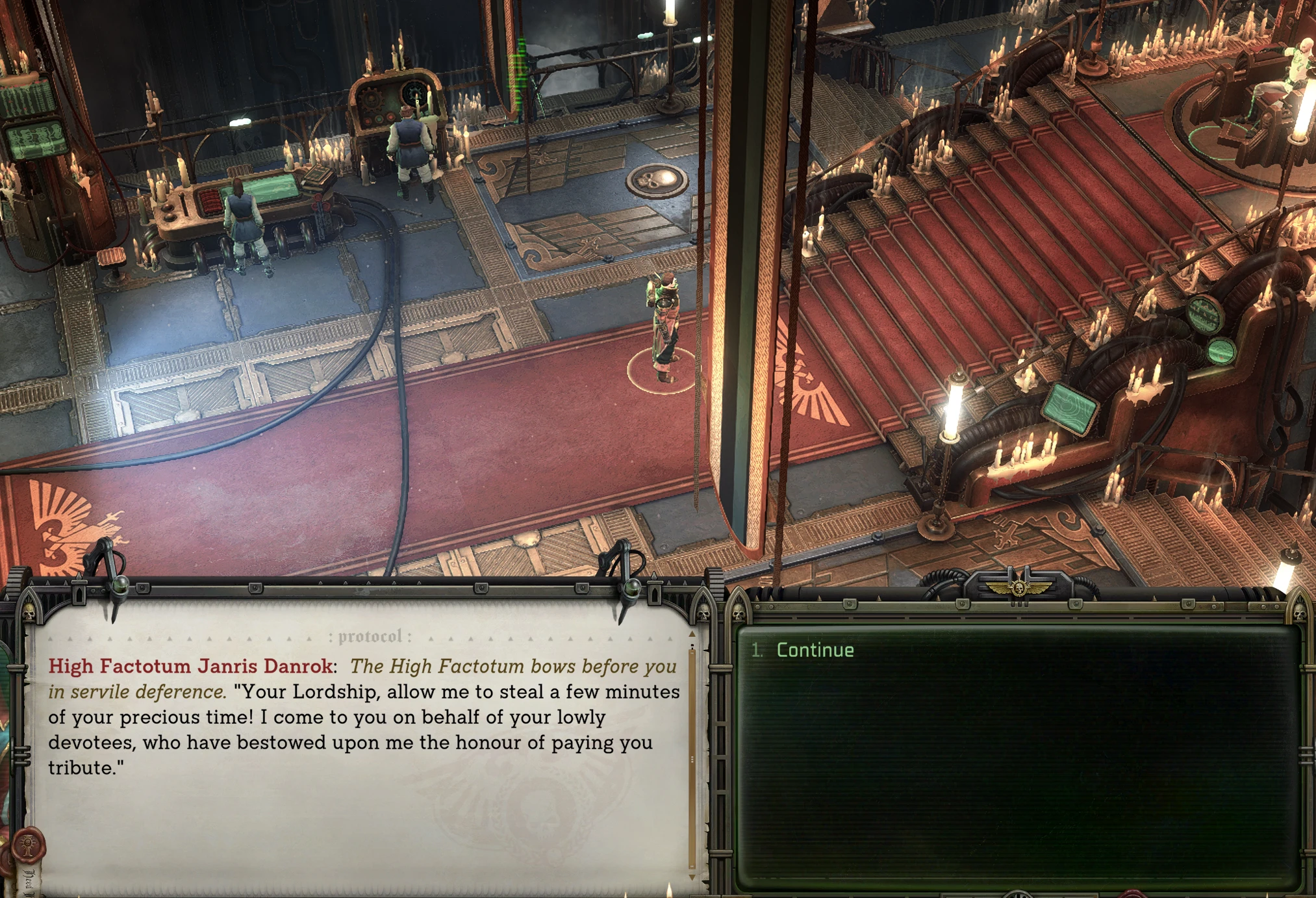The image size is (1316, 898).
Task: Click the rounded emblem at the bottom center
Action: (1017, 893)
